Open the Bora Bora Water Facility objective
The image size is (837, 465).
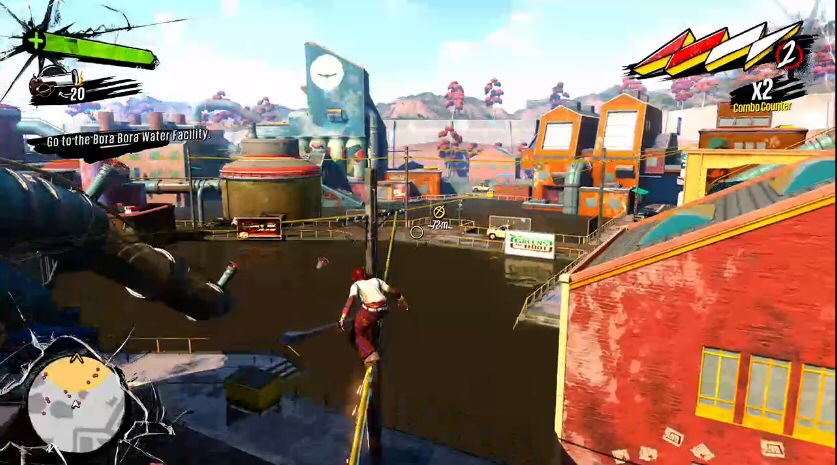[118, 135]
